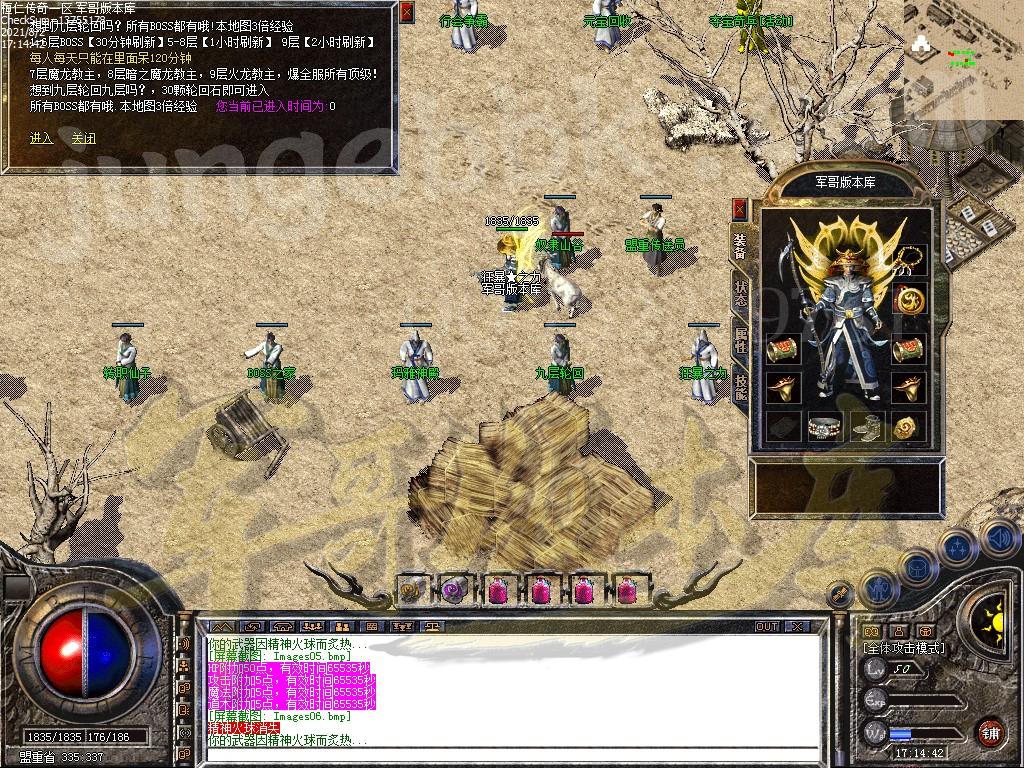Toggle the sound speaker round button
Screen dimensions: 1024x768
pyautogui.click(x=999, y=539)
